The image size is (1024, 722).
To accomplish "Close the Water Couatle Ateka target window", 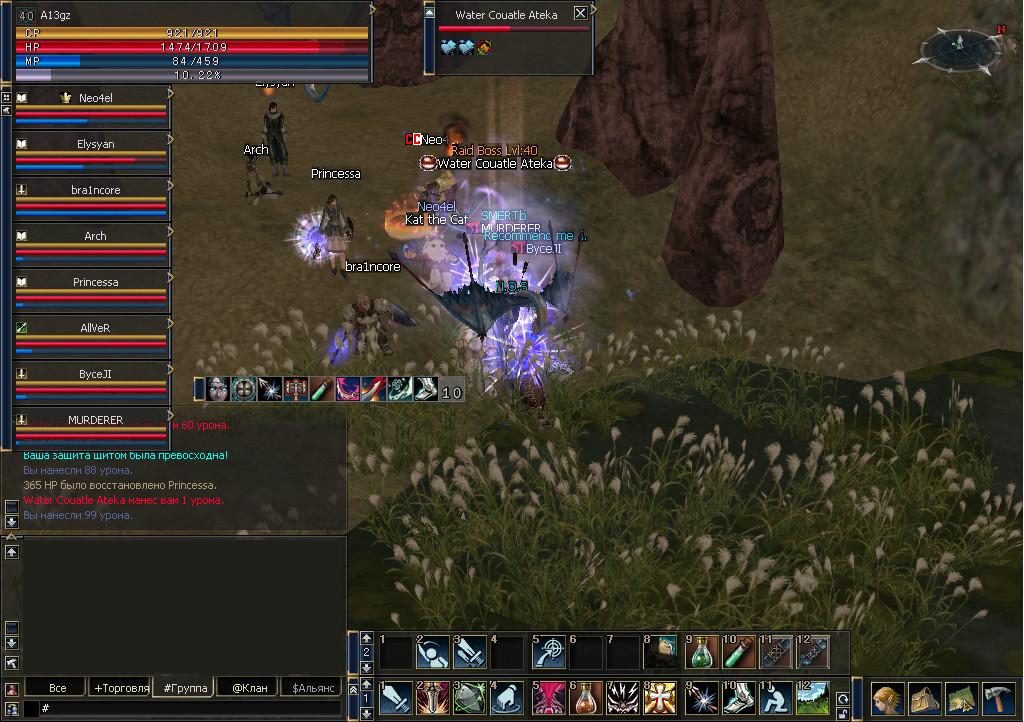I will (x=580, y=14).
